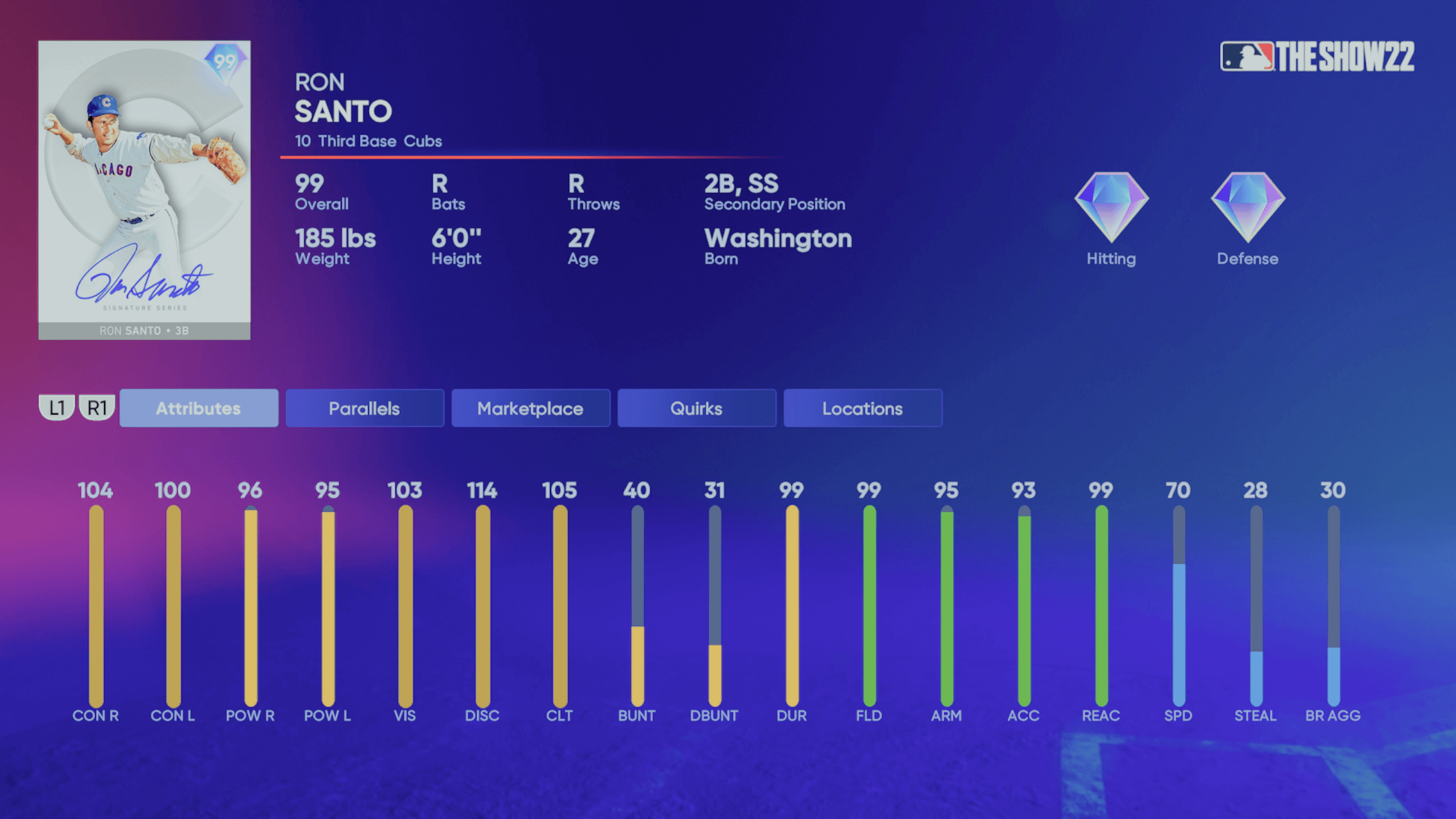
Task: Open the Quirks tab
Action: (x=697, y=408)
